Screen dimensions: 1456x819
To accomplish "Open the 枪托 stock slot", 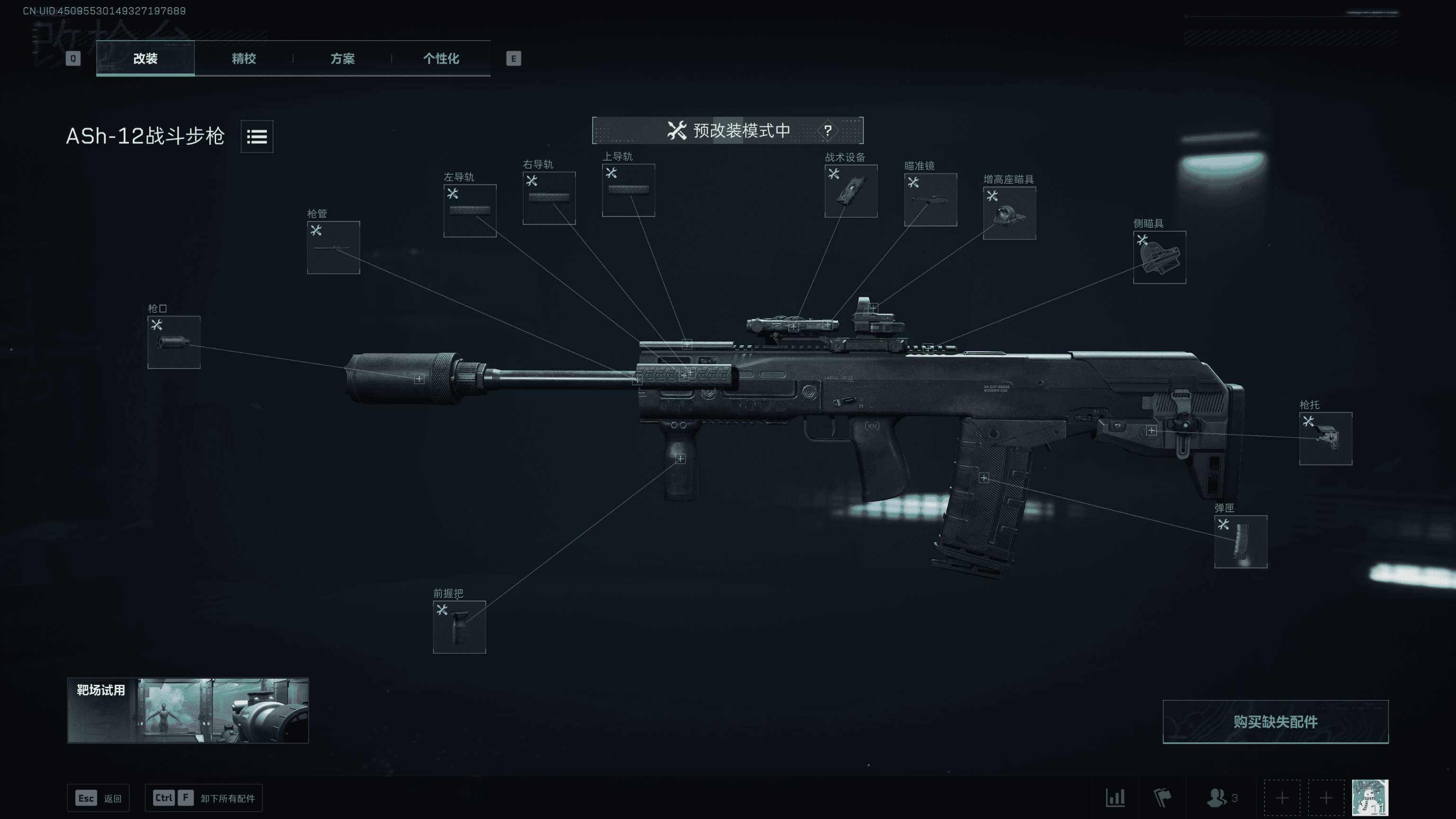I will coord(1326,438).
